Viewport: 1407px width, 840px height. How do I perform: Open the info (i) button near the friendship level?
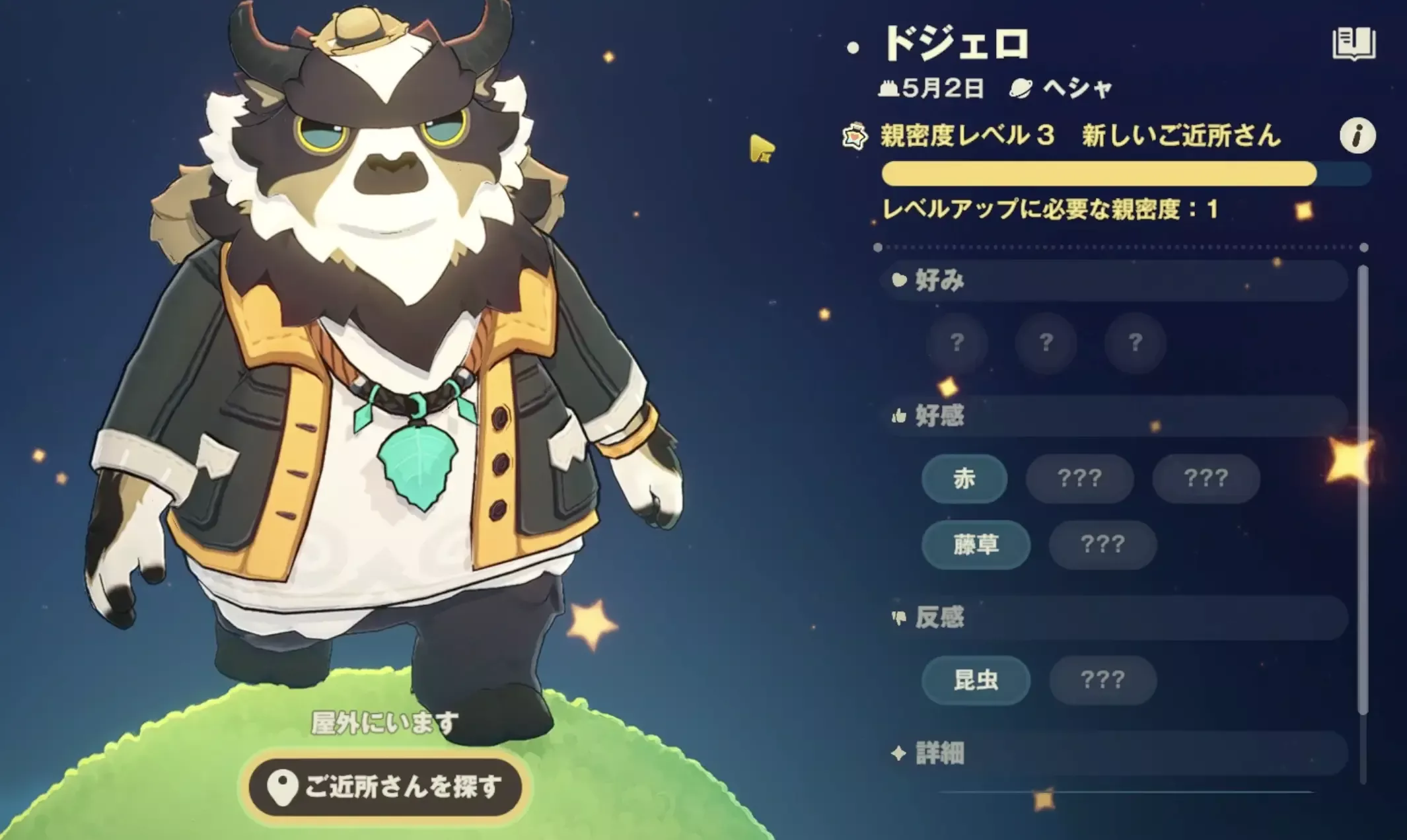pyautogui.click(x=1356, y=136)
